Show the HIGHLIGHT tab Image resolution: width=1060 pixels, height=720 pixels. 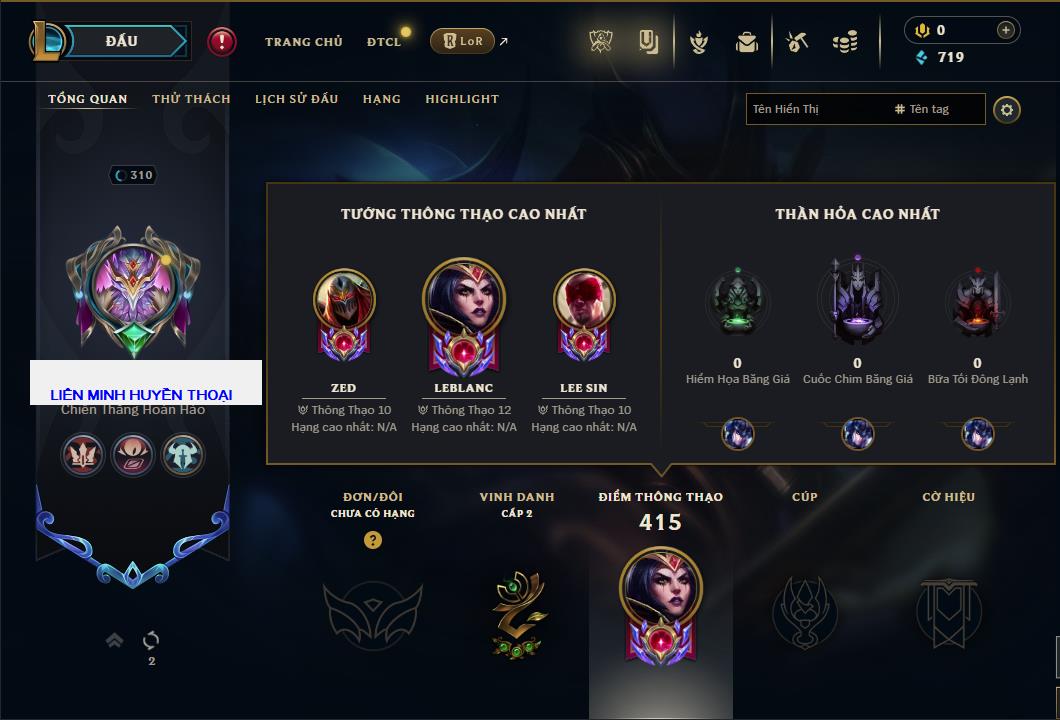point(462,99)
